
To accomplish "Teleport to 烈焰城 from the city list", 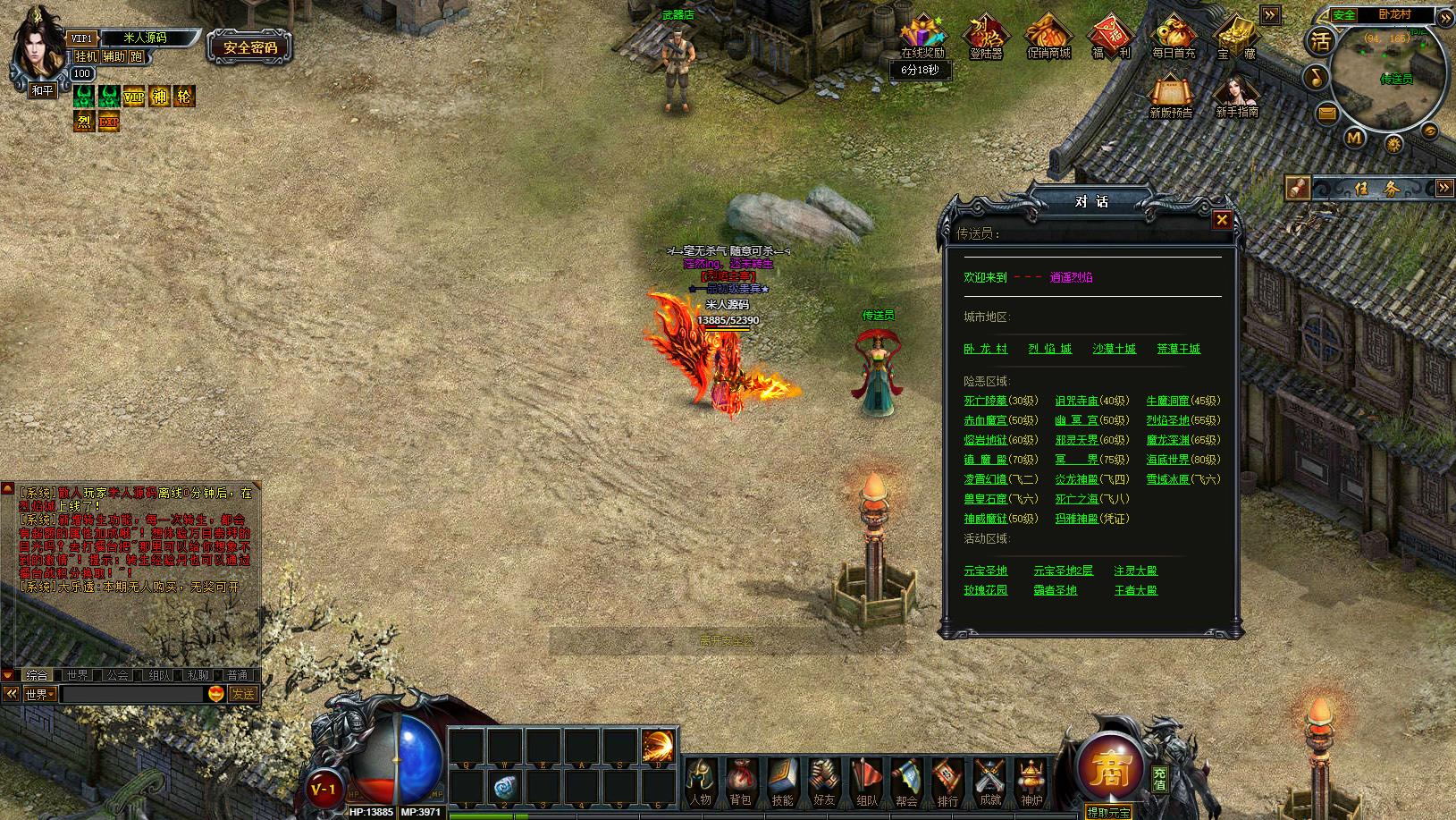I will [x=1049, y=349].
